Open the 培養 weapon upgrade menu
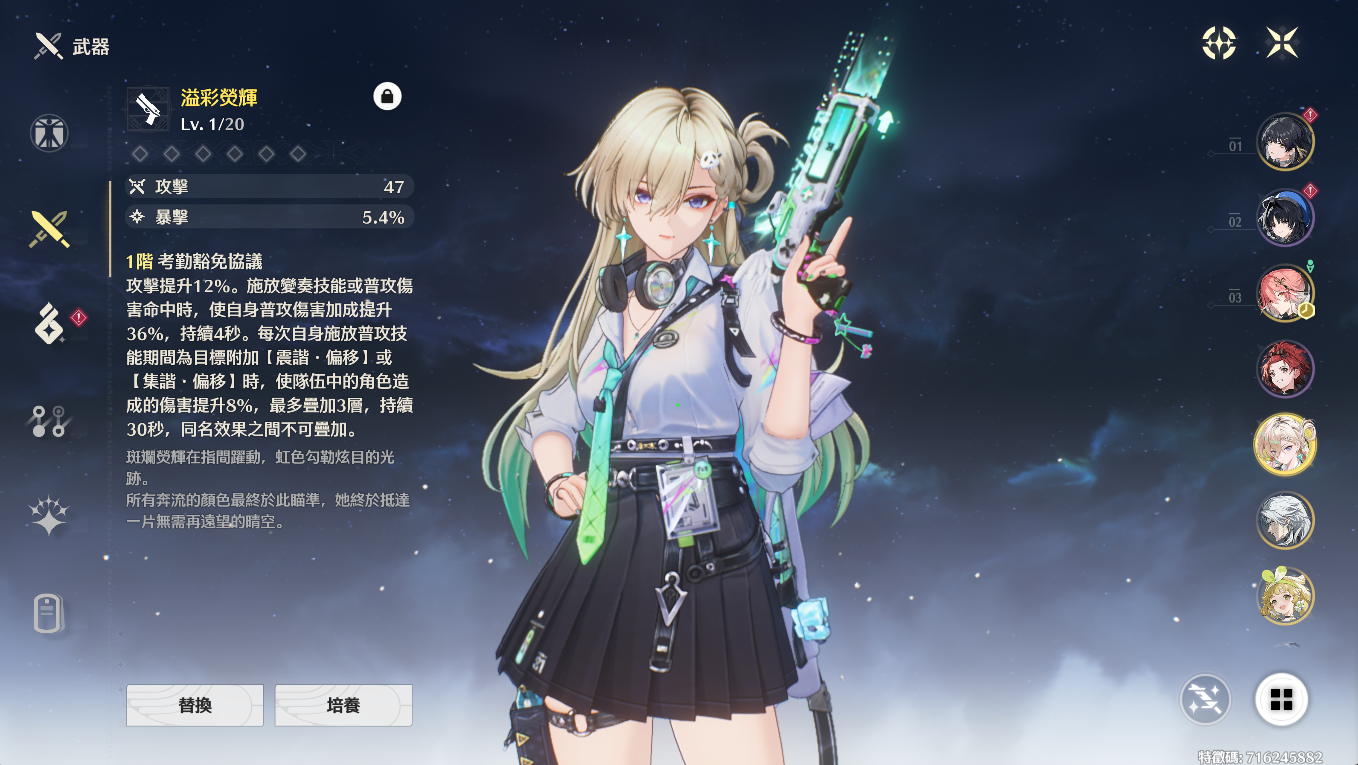Image resolution: width=1358 pixels, height=765 pixels. tap(343, 705)
